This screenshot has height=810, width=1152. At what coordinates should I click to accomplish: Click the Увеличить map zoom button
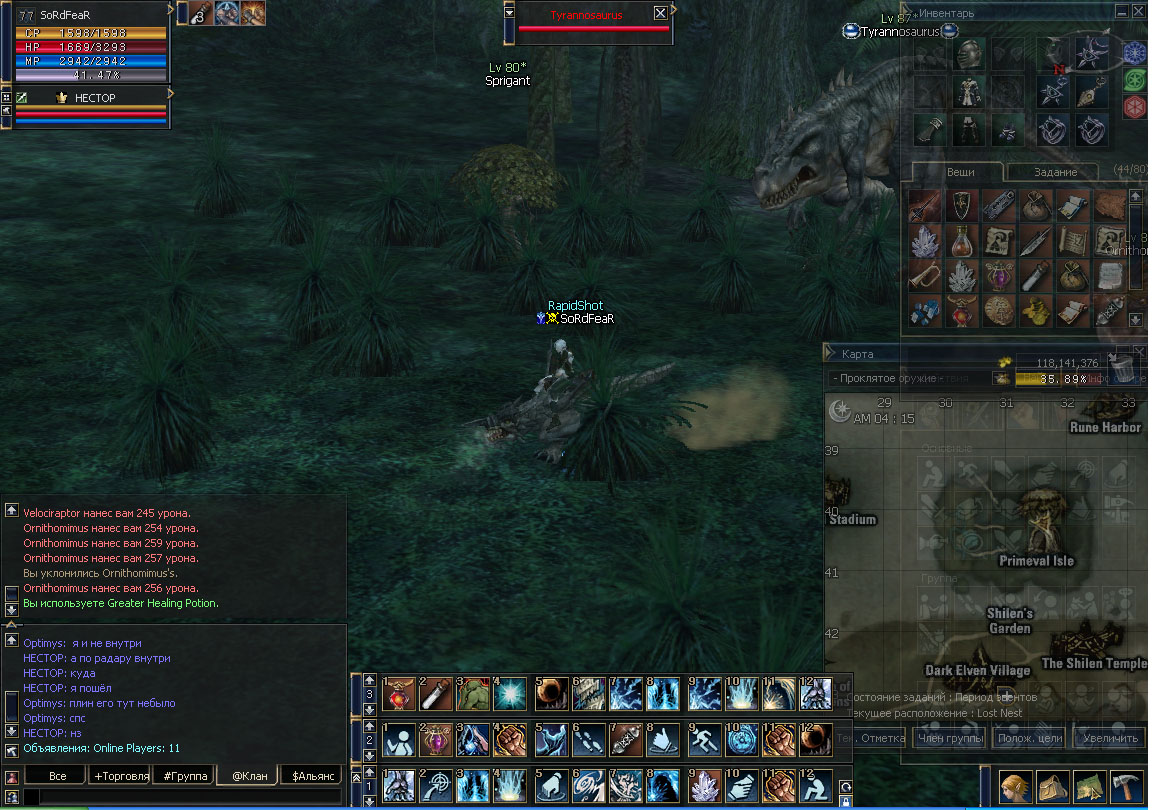tap(1108, 738)
